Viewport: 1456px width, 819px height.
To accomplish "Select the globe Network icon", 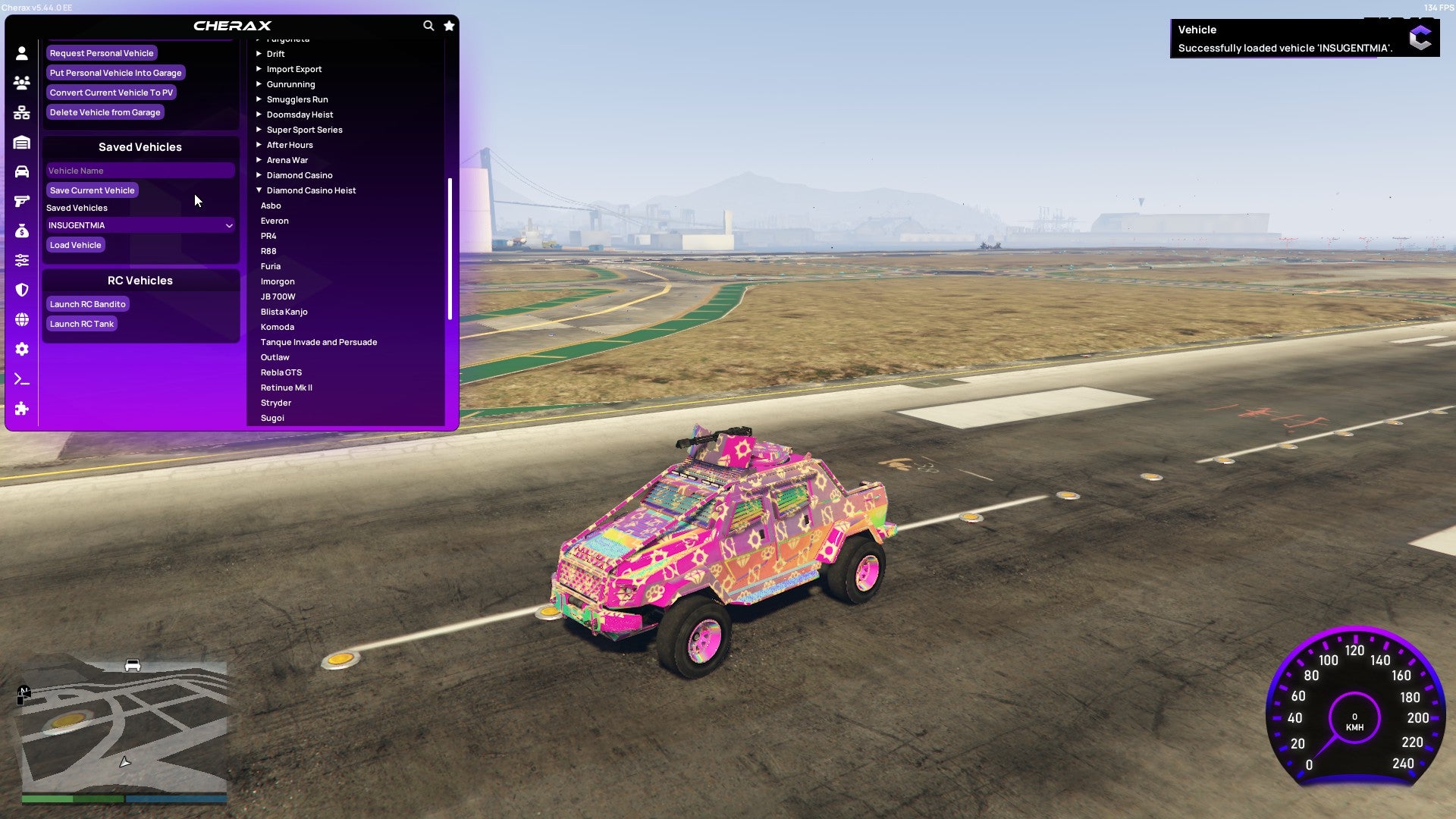I will click(x=22, y=319).
